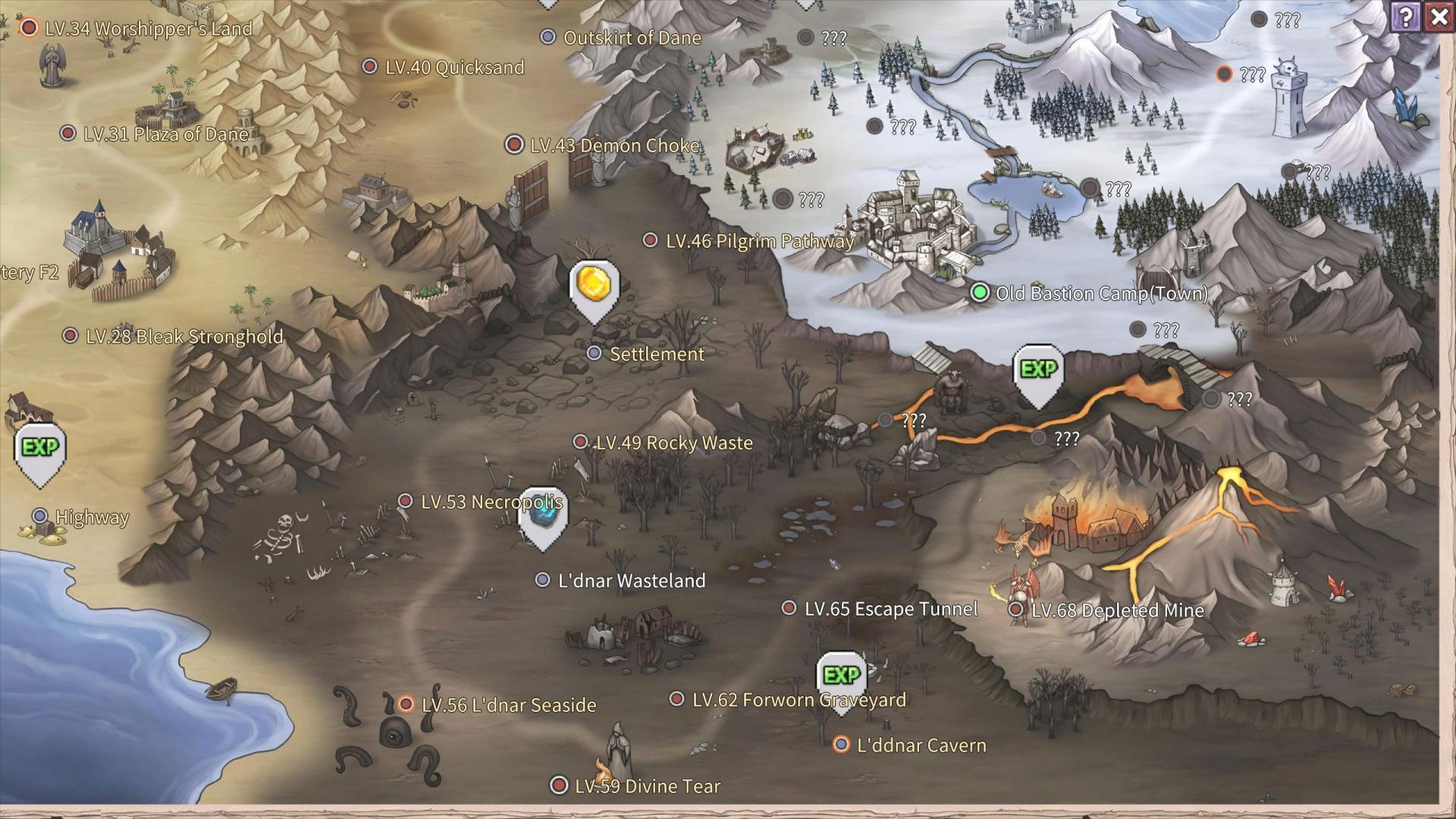Travel to Old Bastion Camp town
This screenshot has width=1456, height=819.
point(980,293)
